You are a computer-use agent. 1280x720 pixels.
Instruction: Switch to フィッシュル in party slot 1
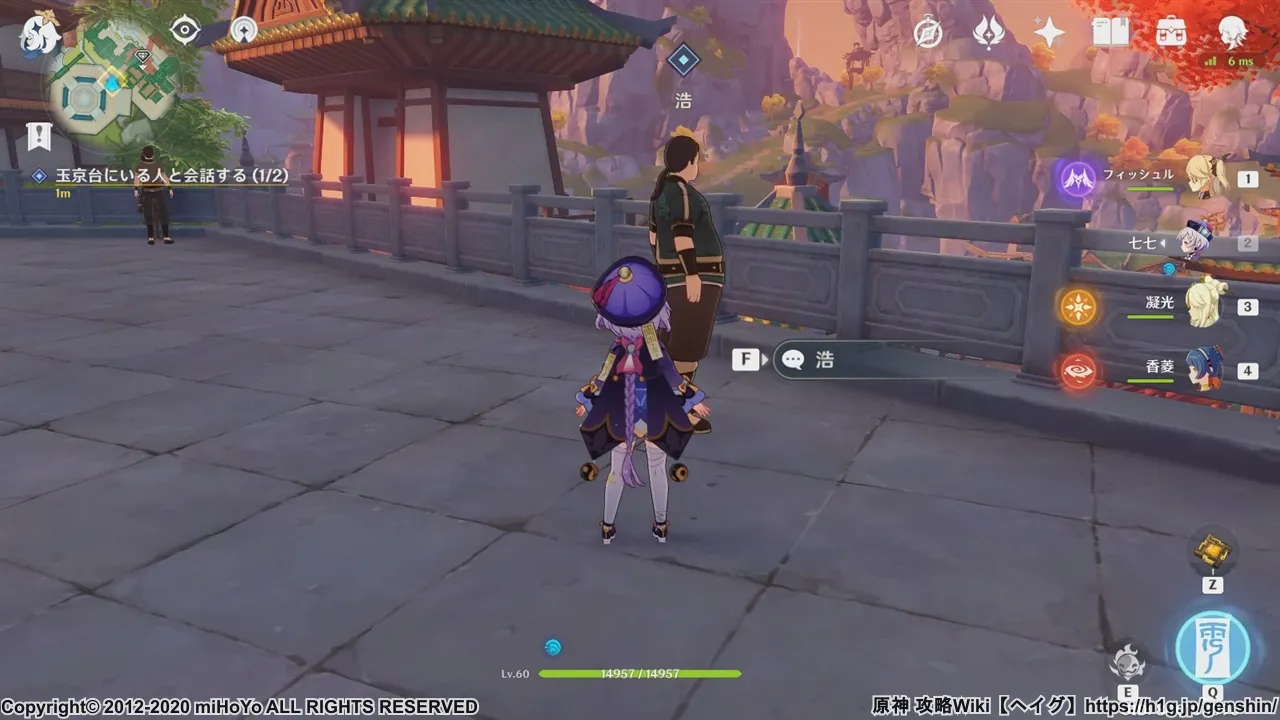(x=1205, y=178)
